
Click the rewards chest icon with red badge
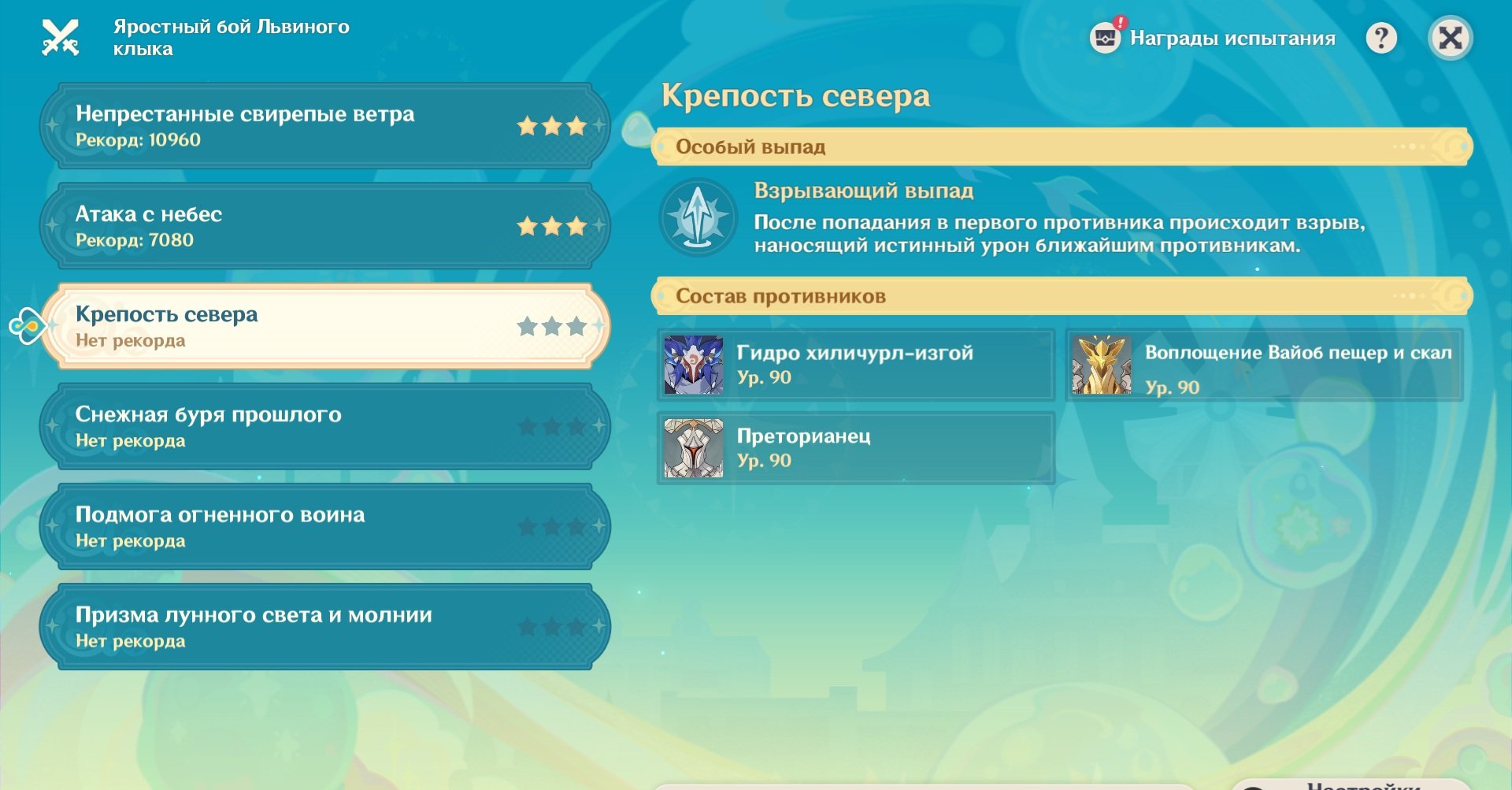[x=1106, y=36]
